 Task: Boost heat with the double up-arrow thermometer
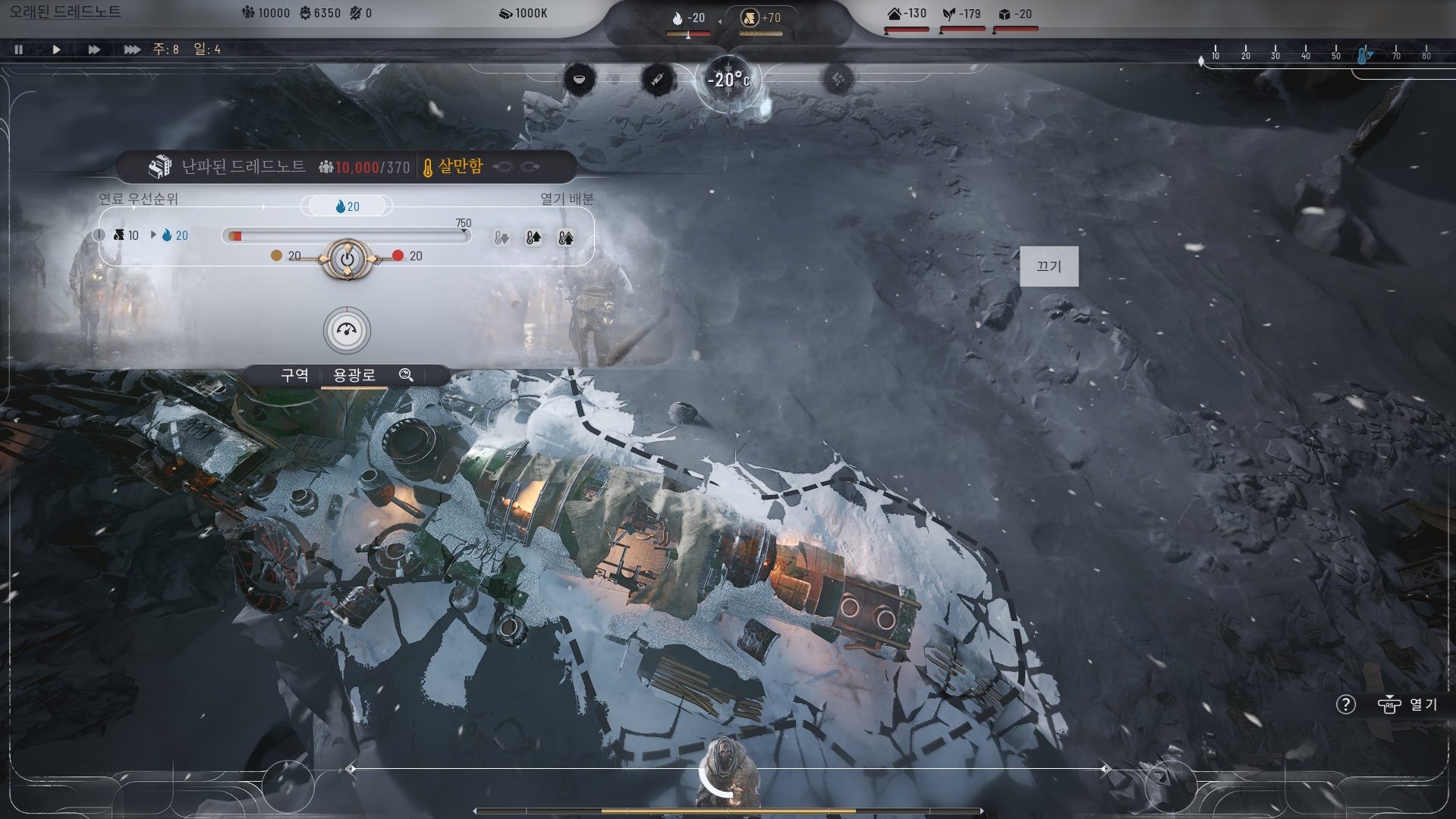coord(565,238)
